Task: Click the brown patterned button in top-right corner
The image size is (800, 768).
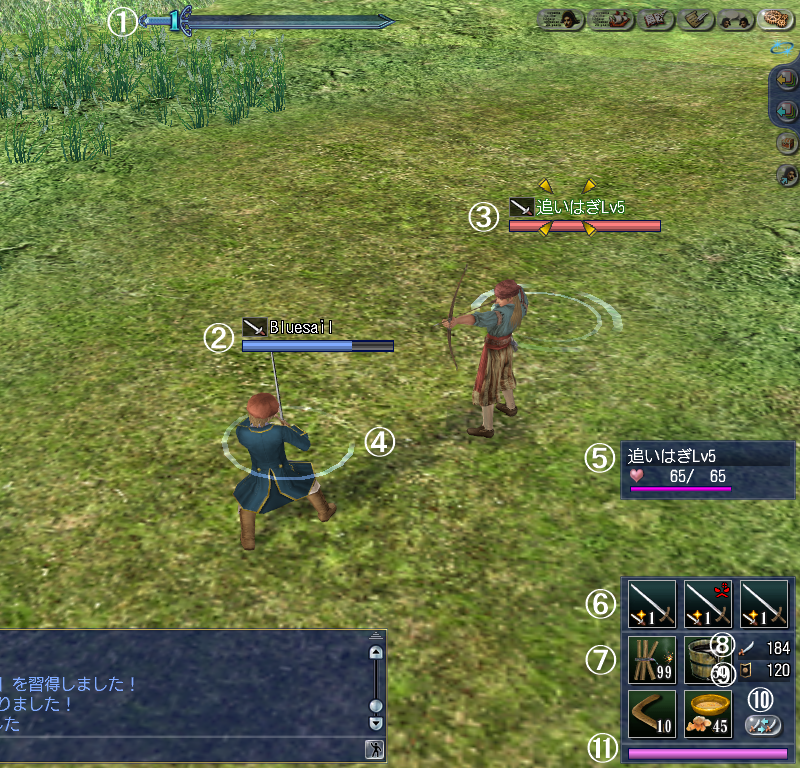Action: pos(776,19)
